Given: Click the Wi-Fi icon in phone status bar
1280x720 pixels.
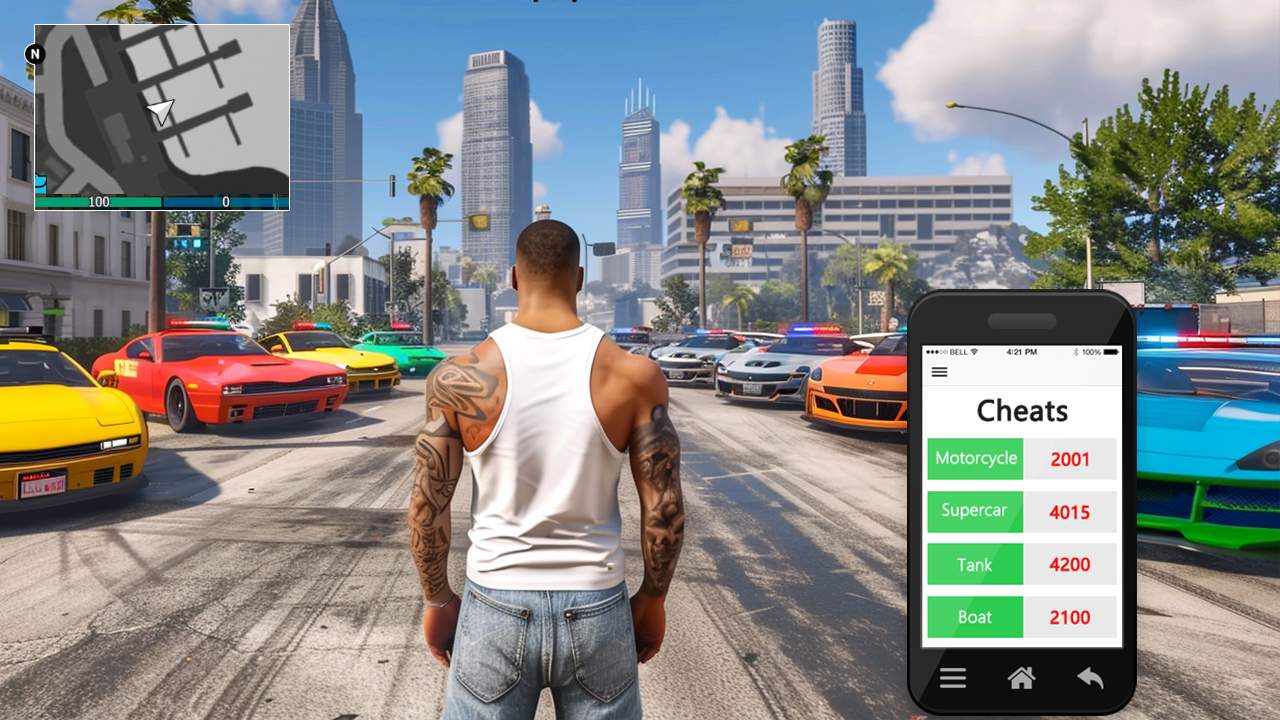Looking at the screenshot, I should coord(975,352).
